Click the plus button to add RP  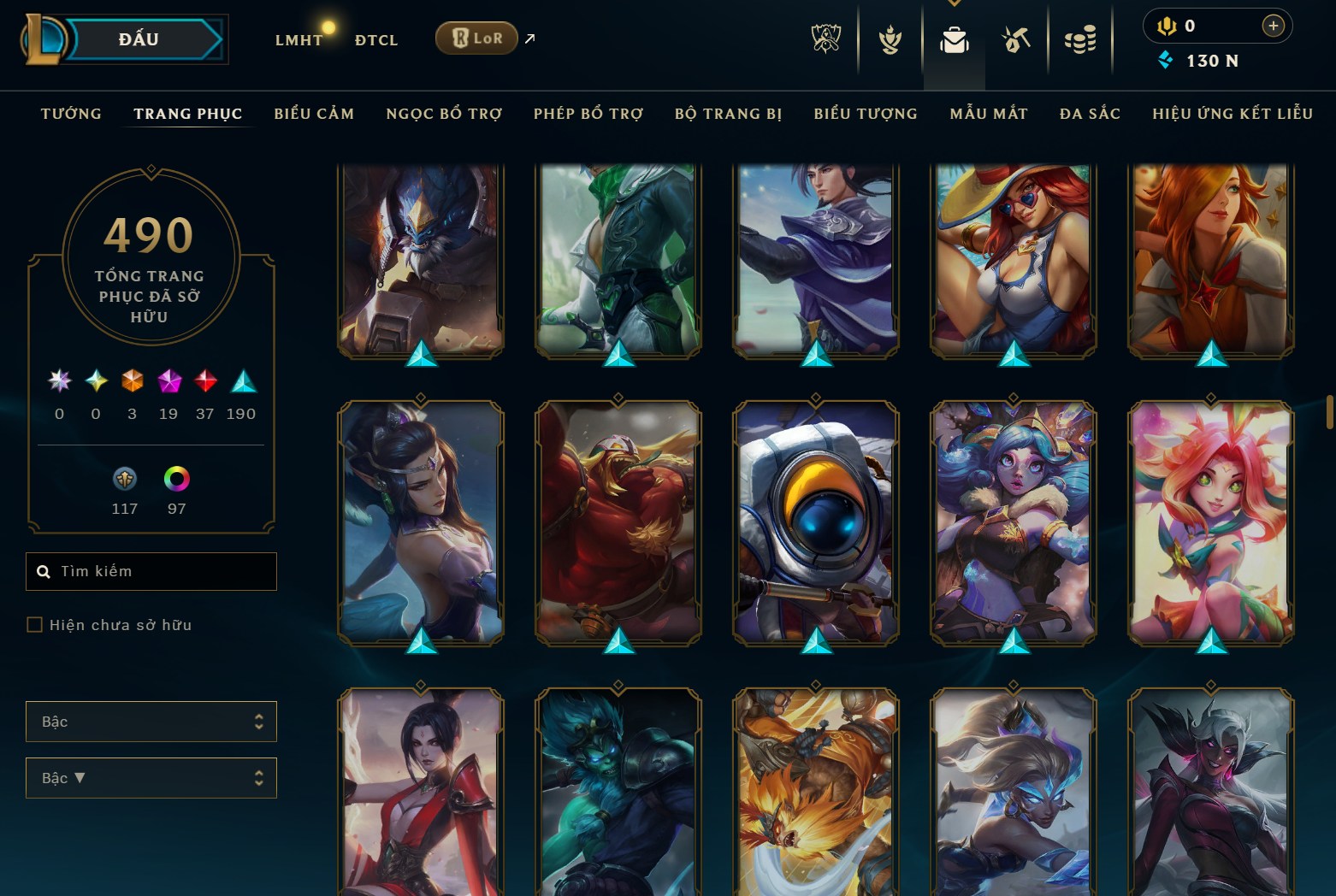click(x=1274, y=26)
